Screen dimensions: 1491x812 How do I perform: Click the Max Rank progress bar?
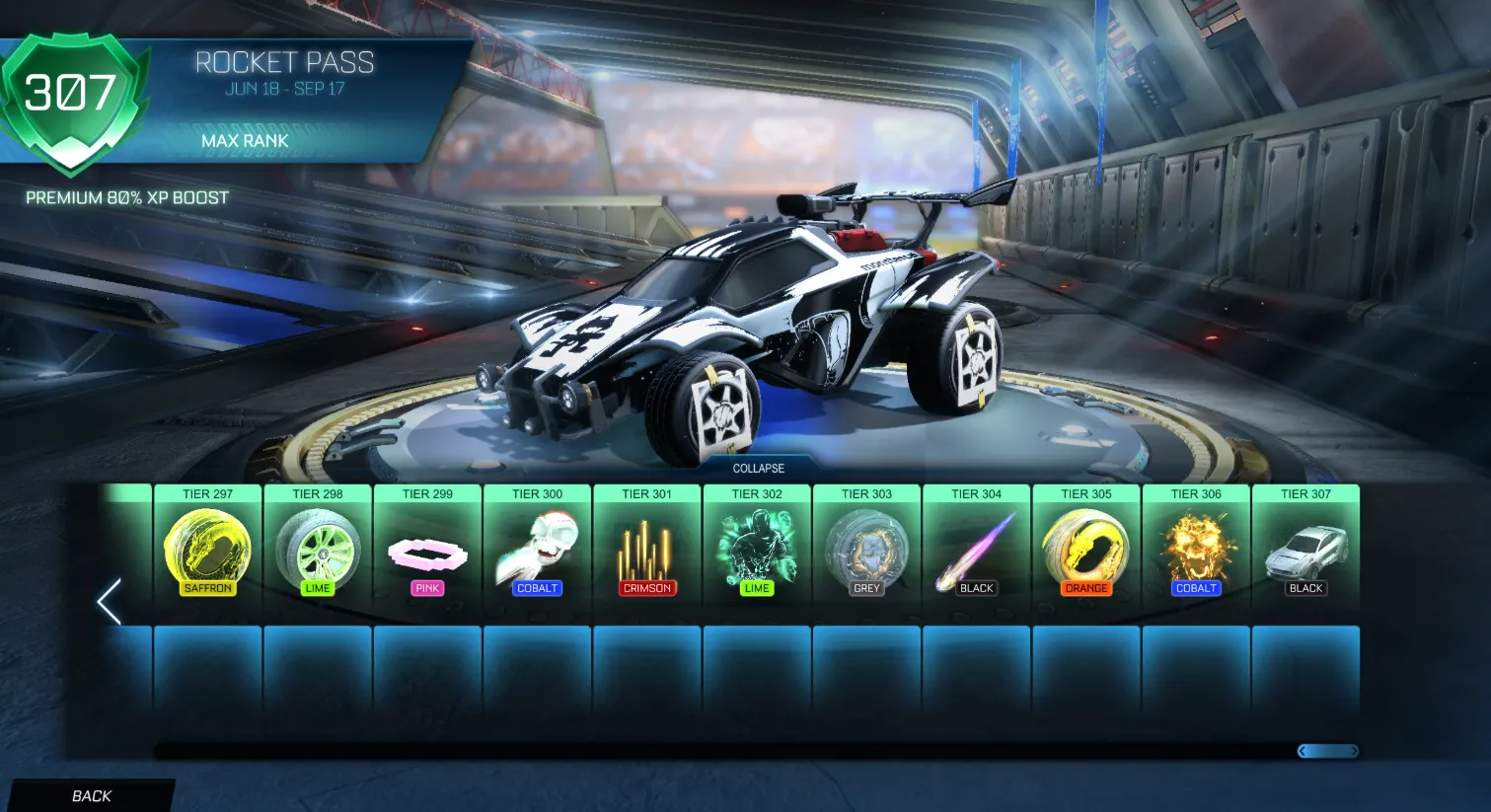(x=246, y=140)
